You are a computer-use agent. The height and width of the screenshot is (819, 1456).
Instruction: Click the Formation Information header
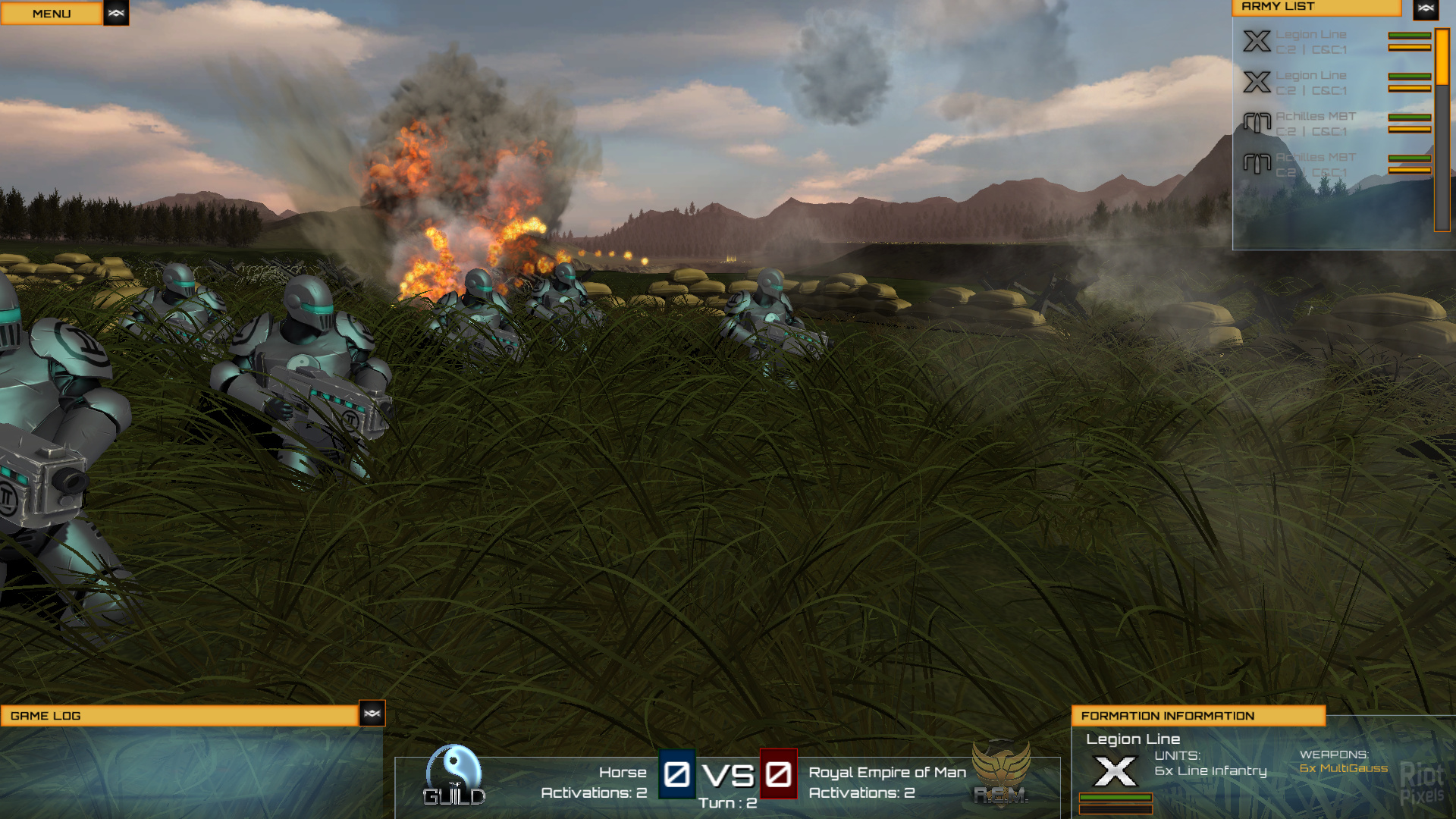tap(1197, 716)
